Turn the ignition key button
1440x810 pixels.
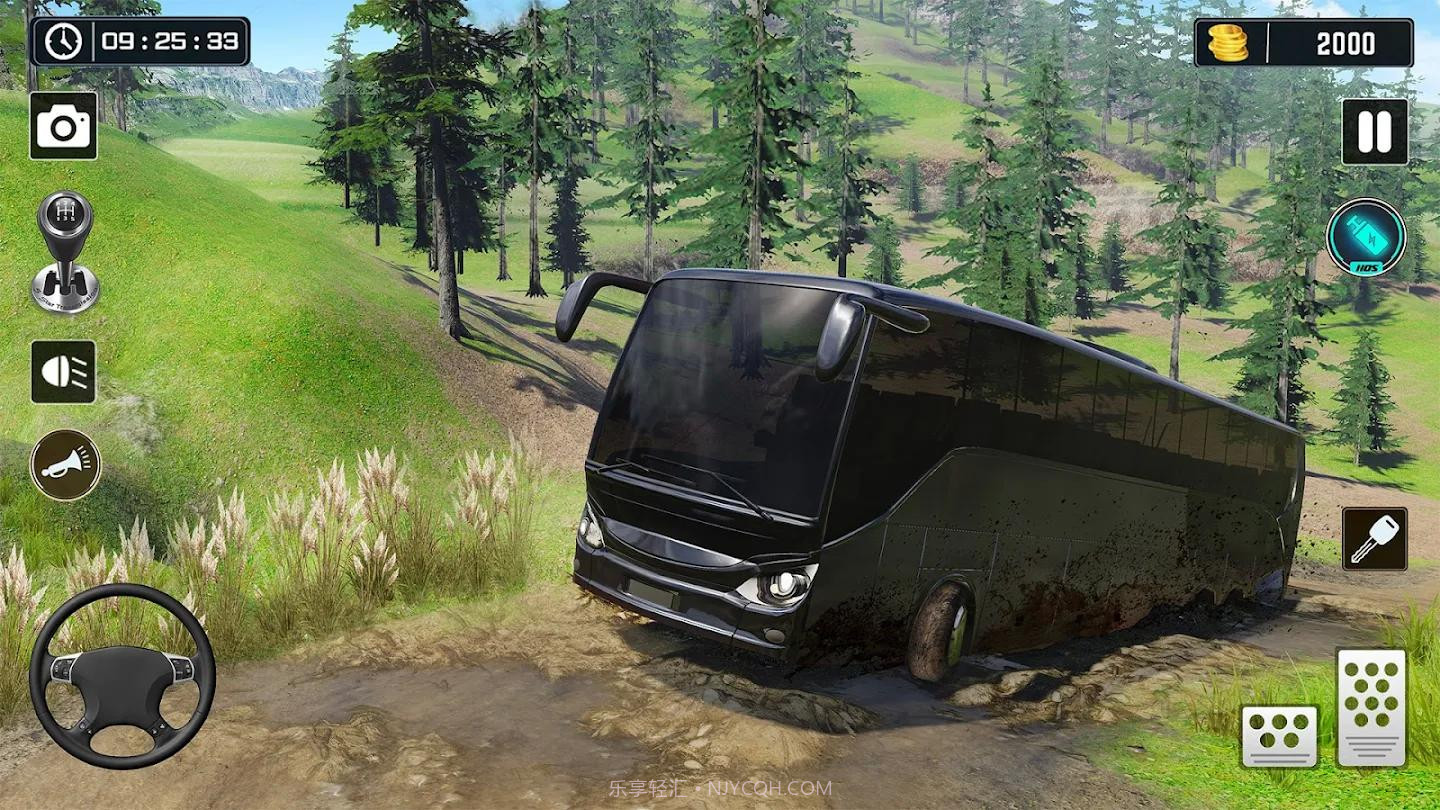pyautogui.click(x=1374, y=539)
